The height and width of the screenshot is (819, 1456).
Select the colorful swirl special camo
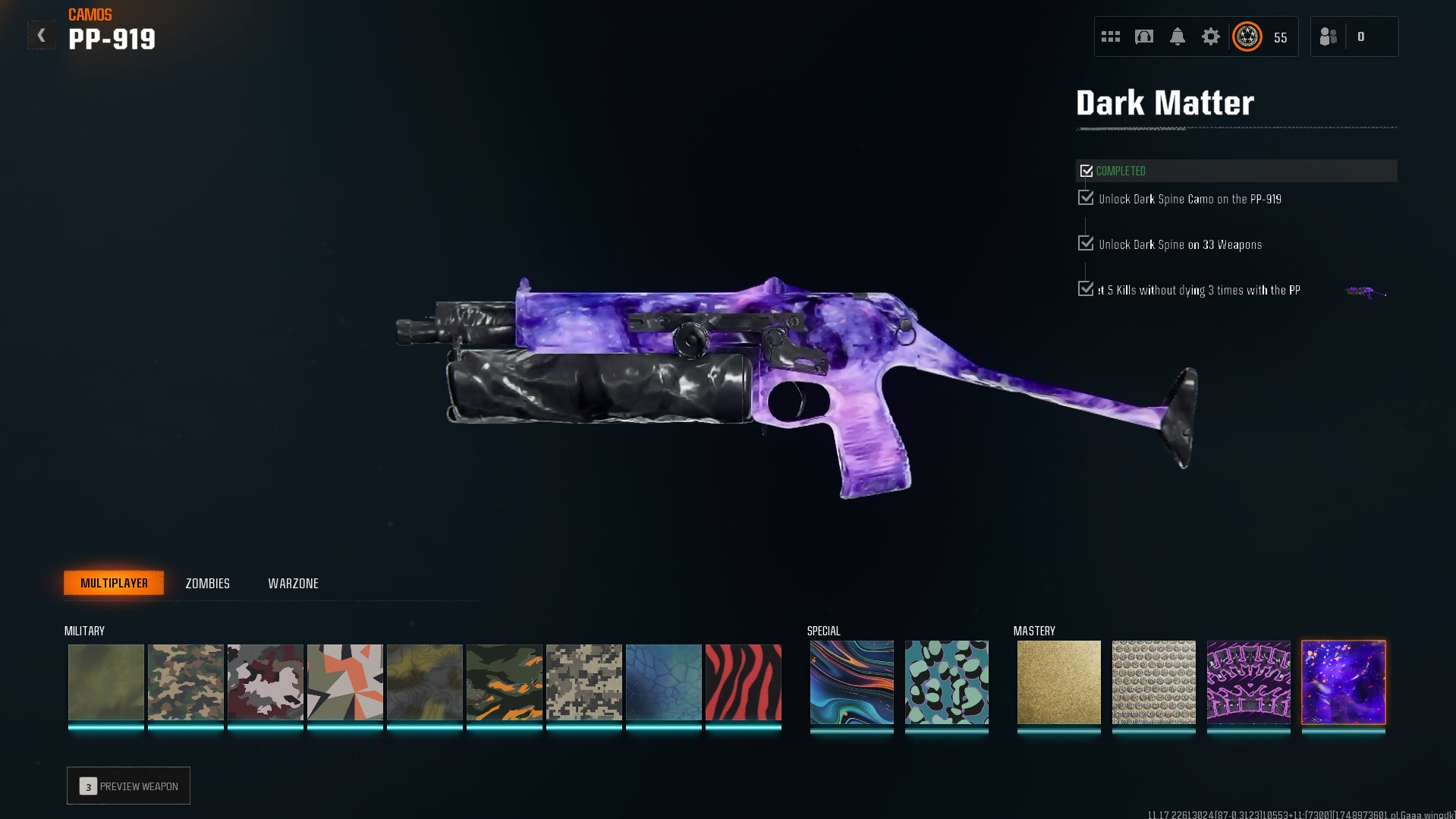click(x=851, y=682)
